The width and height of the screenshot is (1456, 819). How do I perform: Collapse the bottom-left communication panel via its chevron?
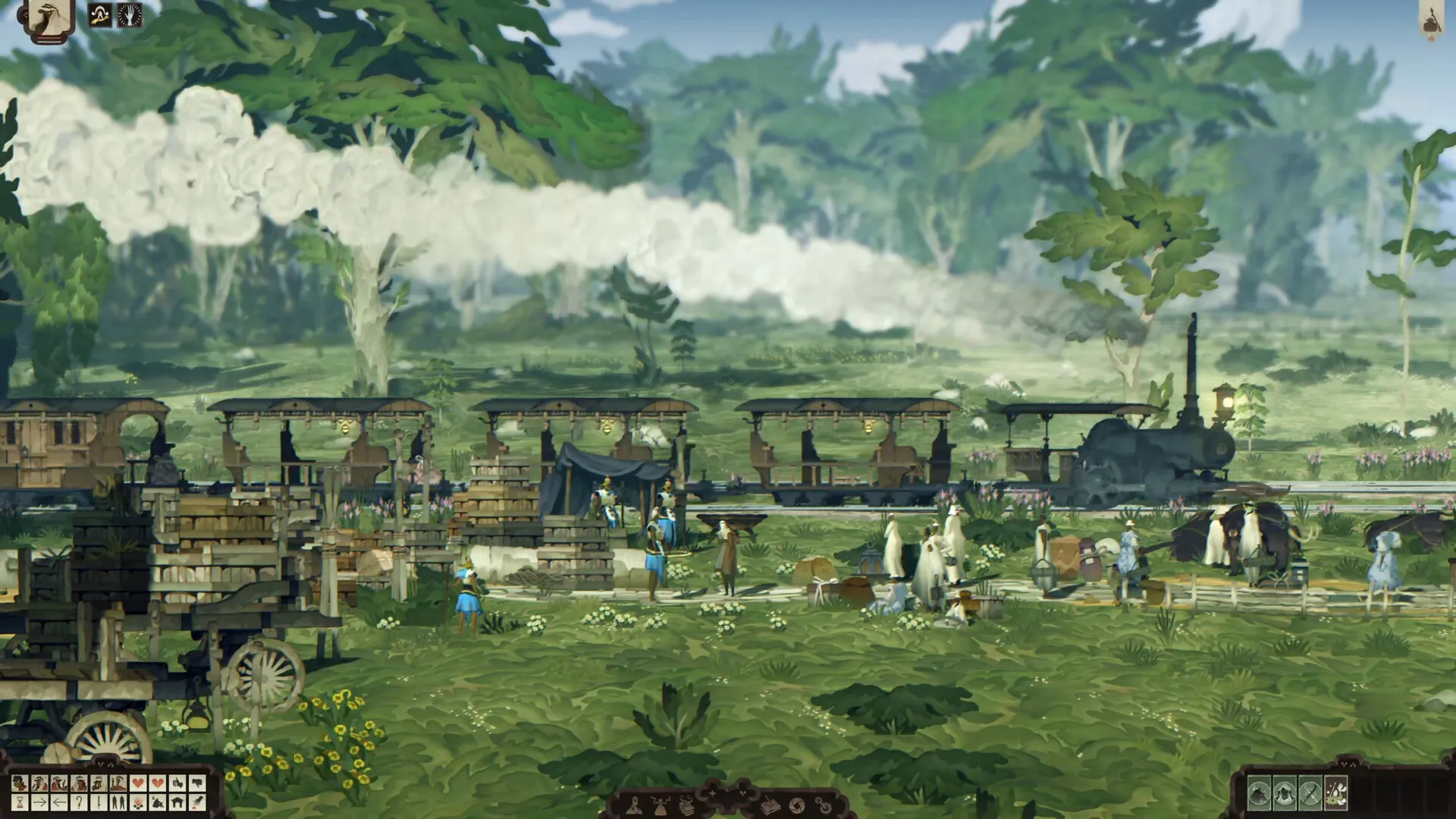click(x=101, y=764)
